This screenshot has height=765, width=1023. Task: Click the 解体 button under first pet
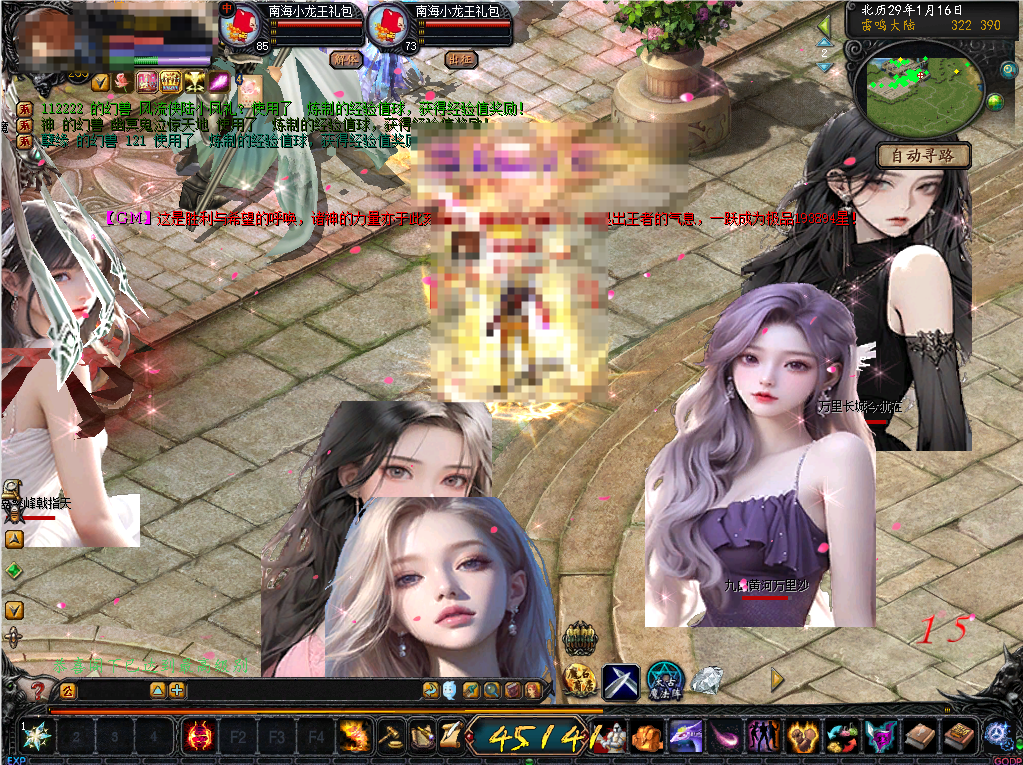click(x=345, y=59)
